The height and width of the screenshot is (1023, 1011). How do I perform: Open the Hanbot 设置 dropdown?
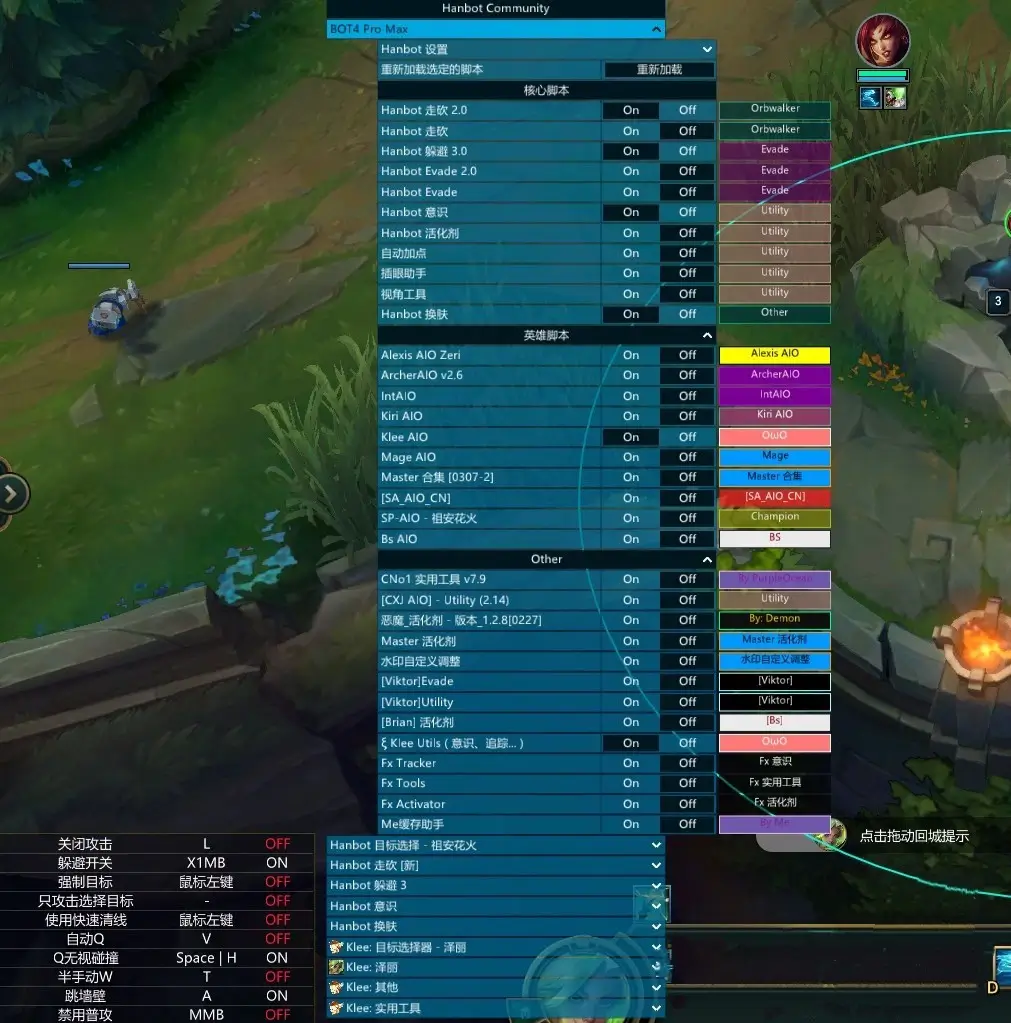pos(707,49)
